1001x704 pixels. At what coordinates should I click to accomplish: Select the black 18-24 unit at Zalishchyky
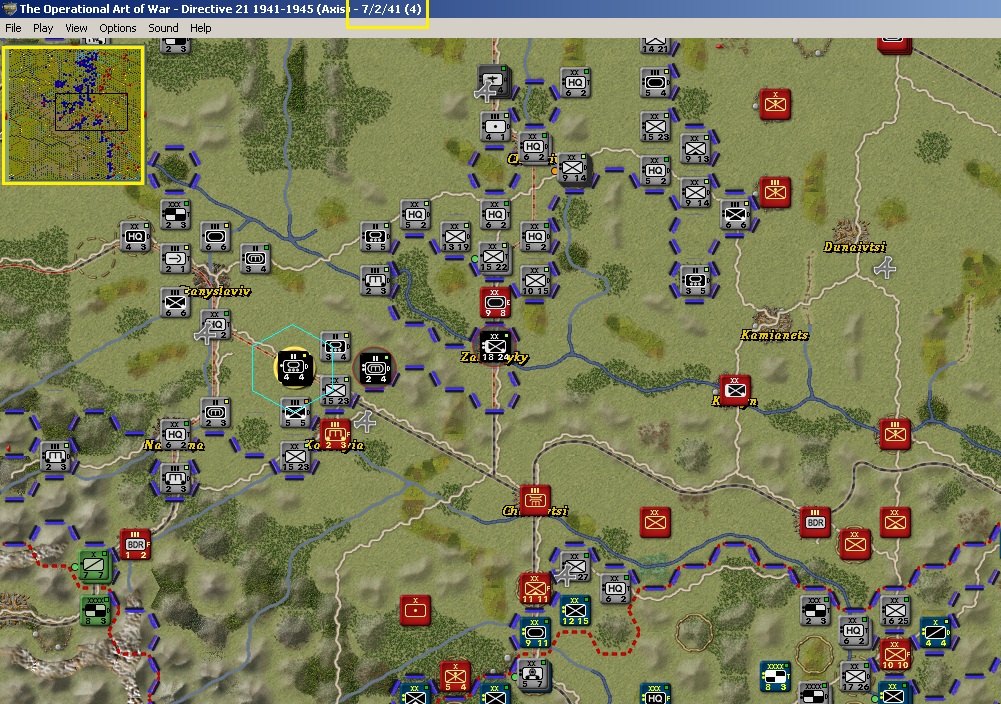tap(494, 346)
